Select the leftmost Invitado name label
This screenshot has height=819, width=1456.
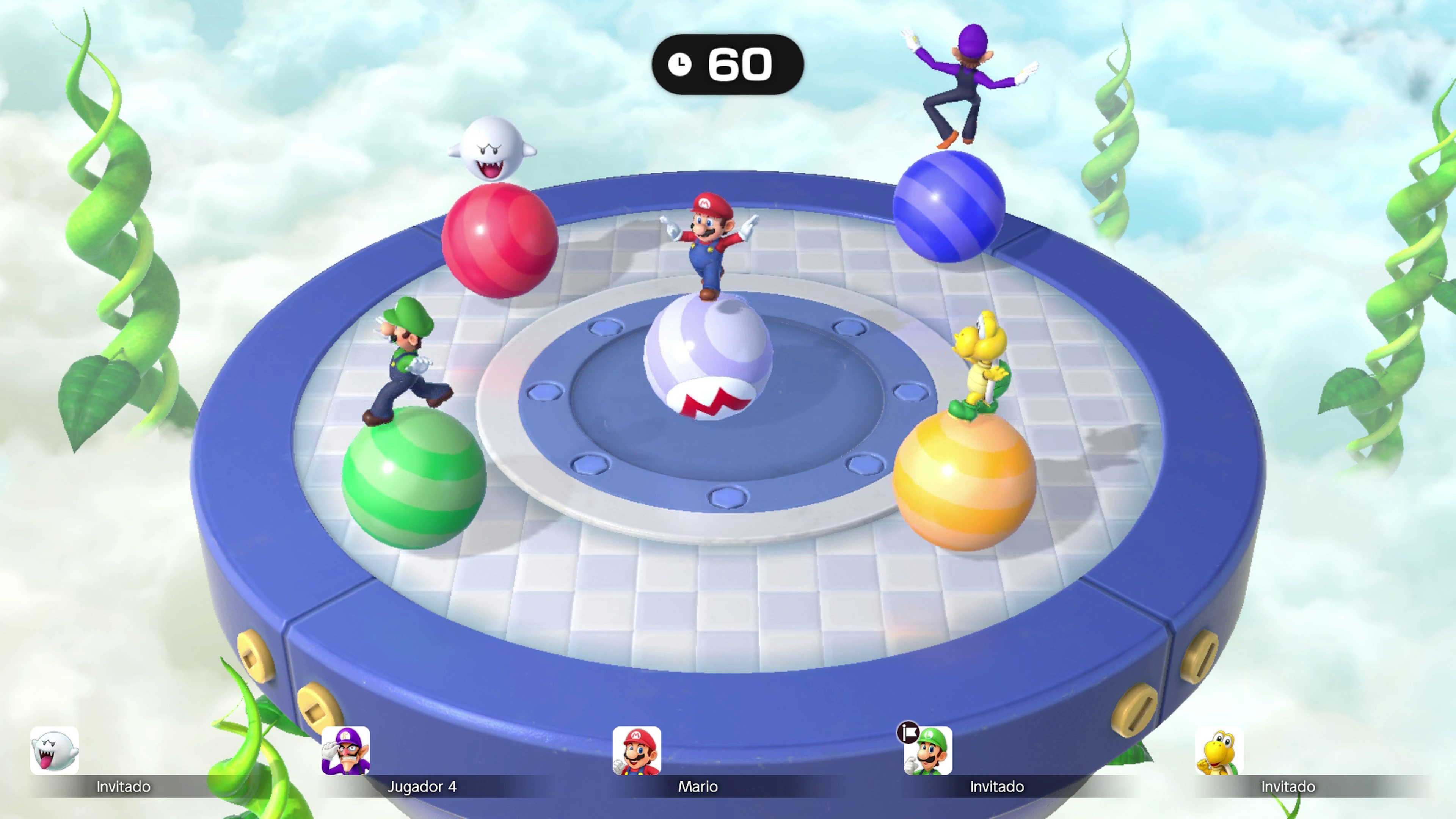(123, 787)
